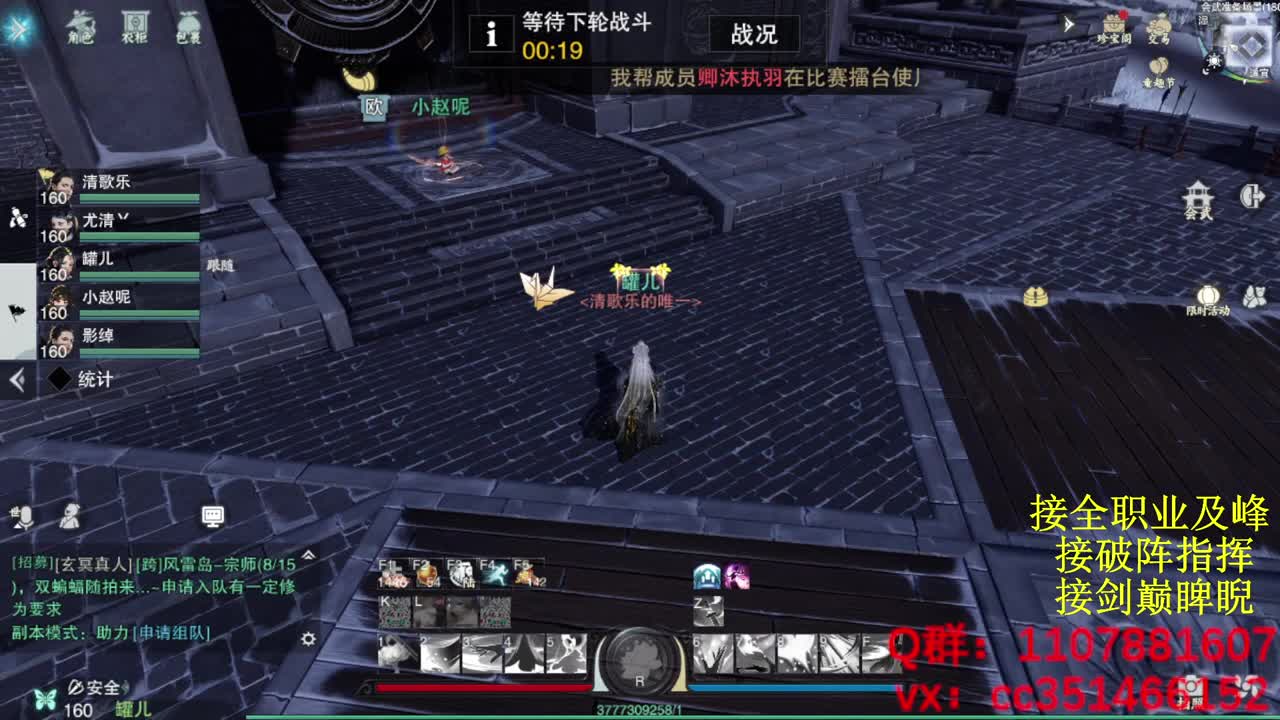Open the 童趣节 festival event icon
This screenshot has height=720, width=1280.
coord(1157,66)
